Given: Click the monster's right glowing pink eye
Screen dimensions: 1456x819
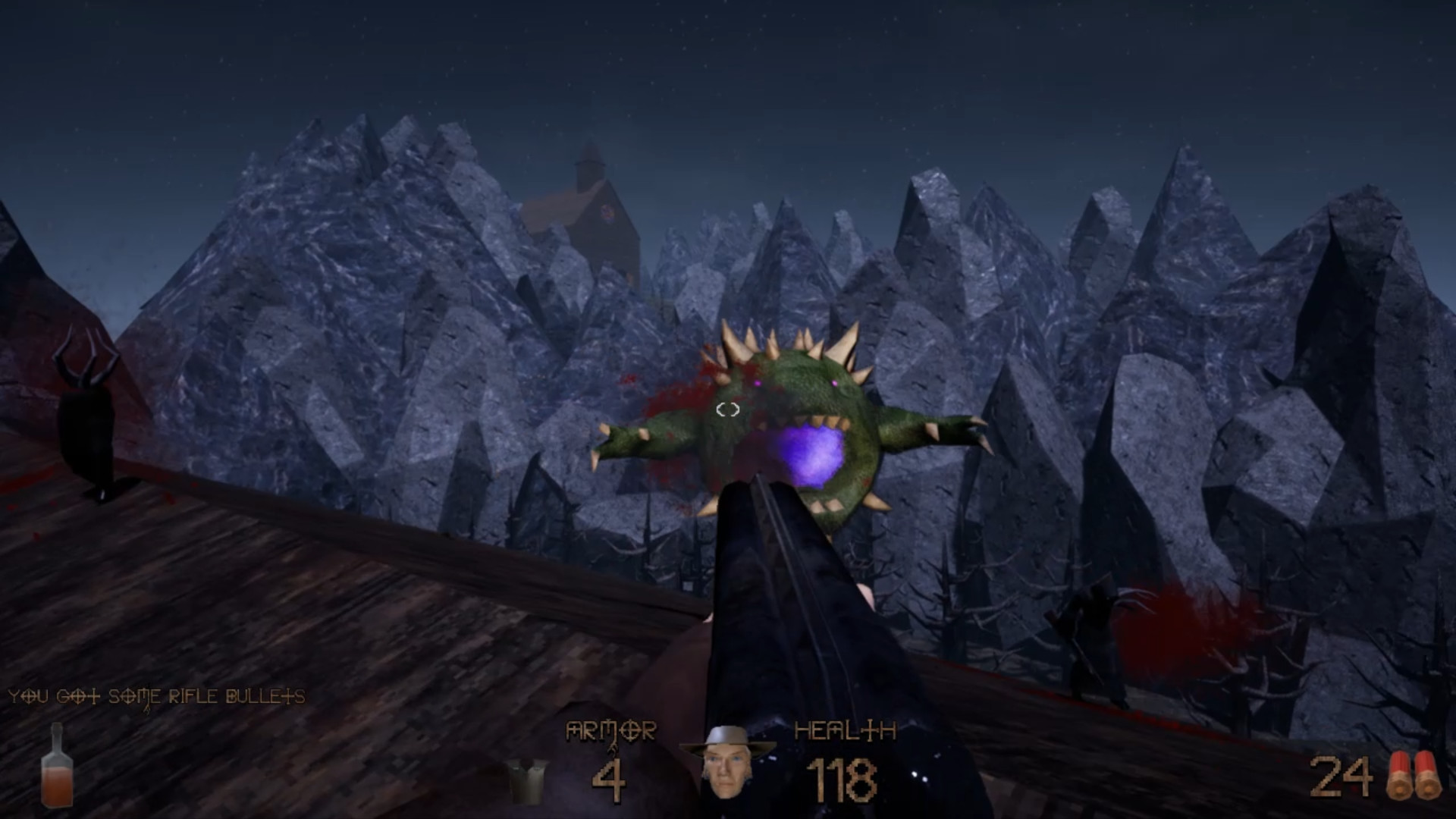Looking at the screenshot, I should tap(834, 384).
